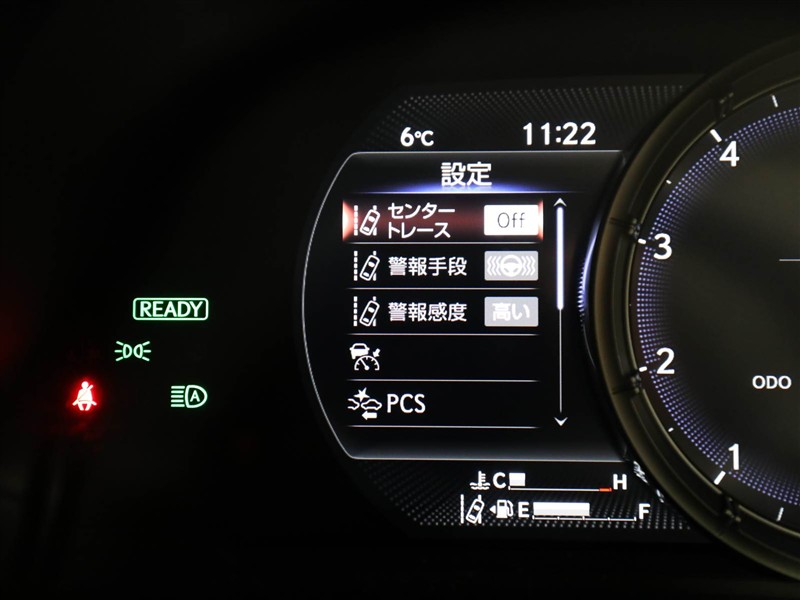
Task: Click the settings list scrollbar
Action: 560,312
